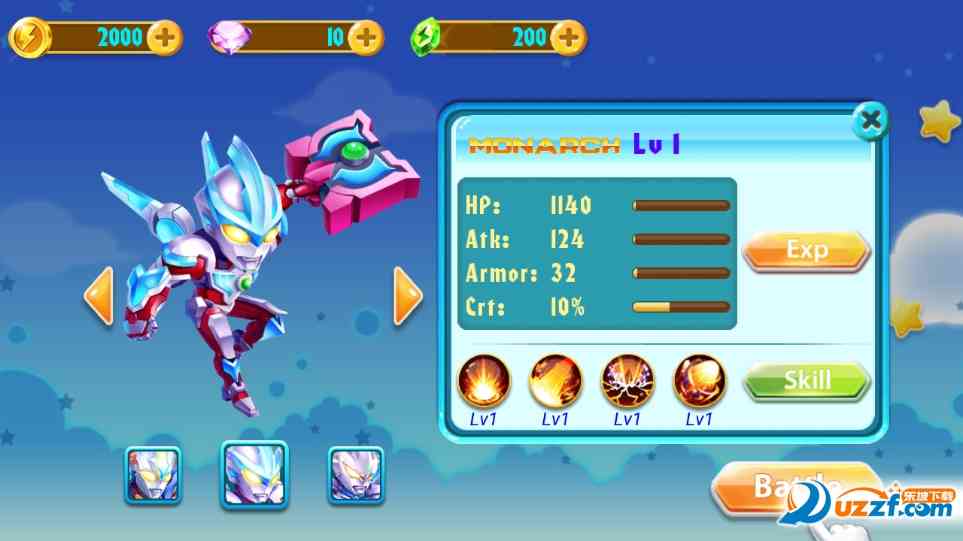Choose the silver-and-purple hero portrait
Screen dimensions: 963x541
coord(356,474)
